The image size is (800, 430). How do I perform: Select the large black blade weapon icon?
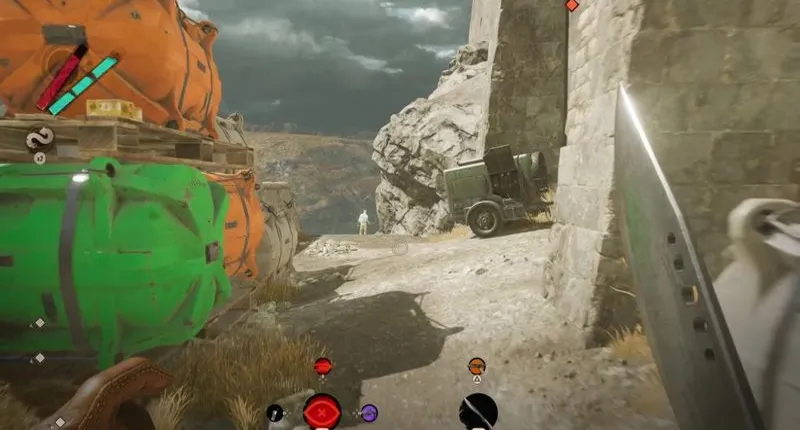[x=478, y=411]
